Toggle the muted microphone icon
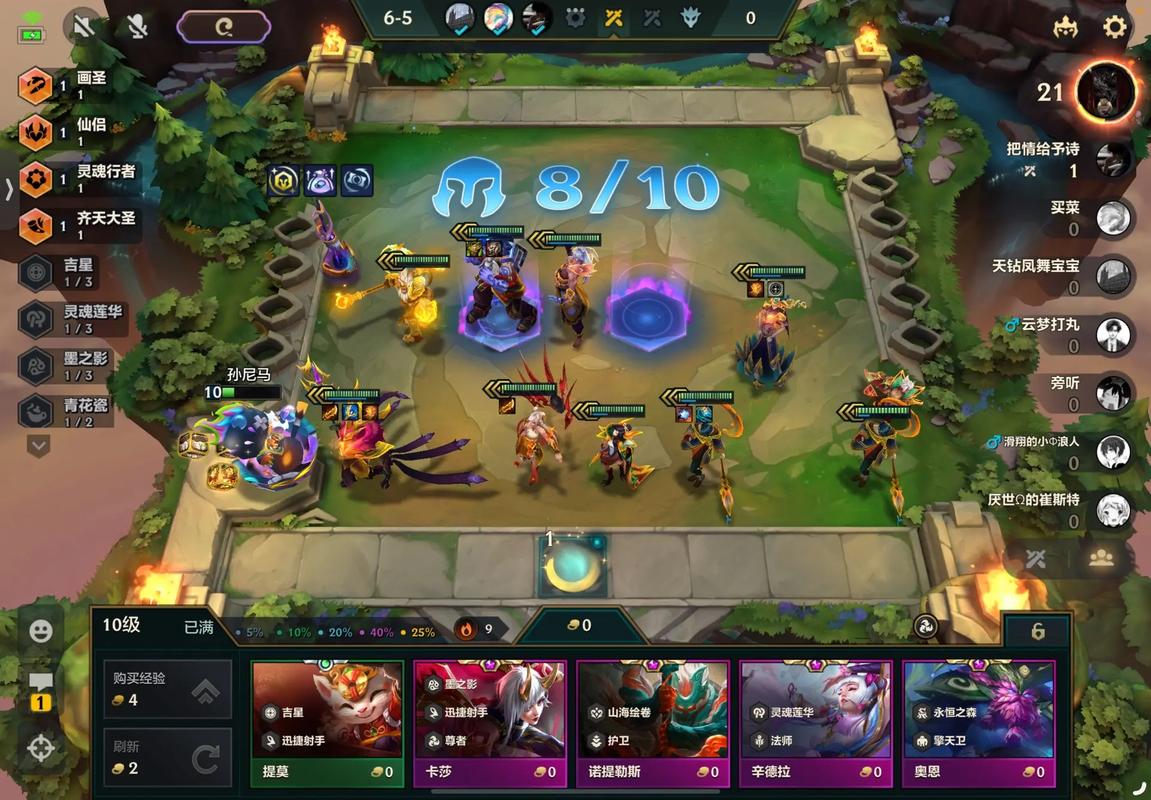This screenshot has height=800, width=1151. click(x=137, y=27)
